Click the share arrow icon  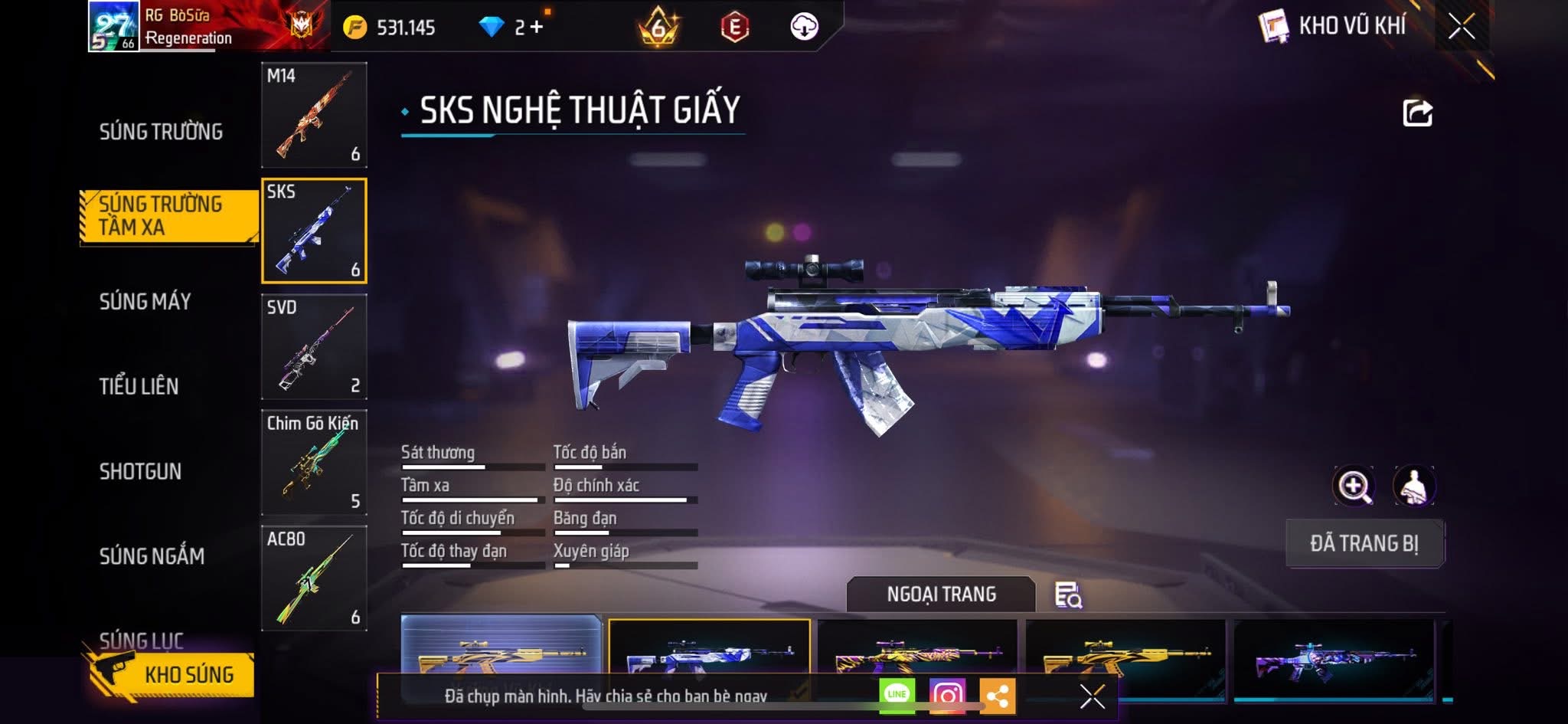coord(1417,113)
